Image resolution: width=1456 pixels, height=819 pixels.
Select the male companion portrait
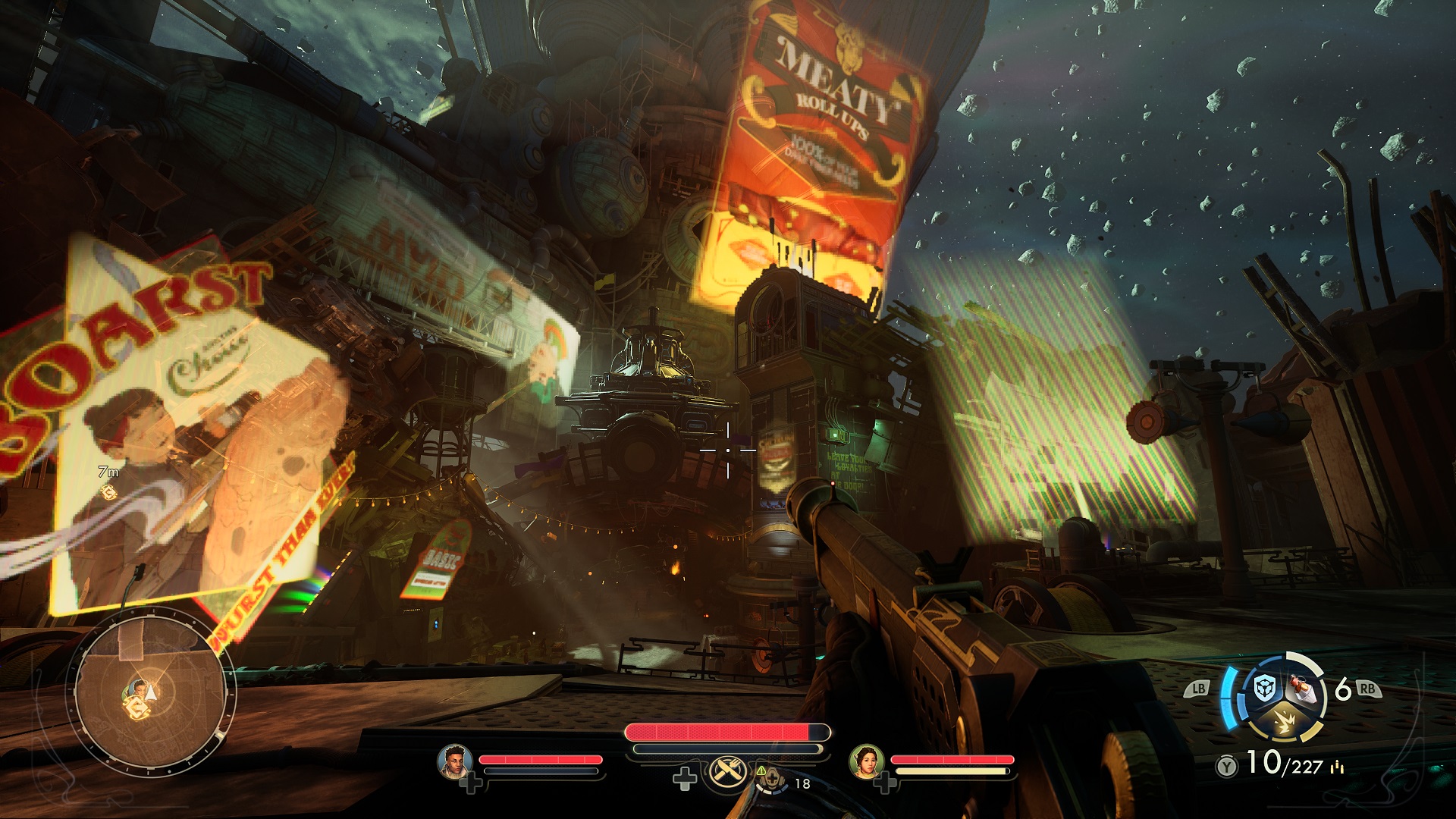(455, 761)
